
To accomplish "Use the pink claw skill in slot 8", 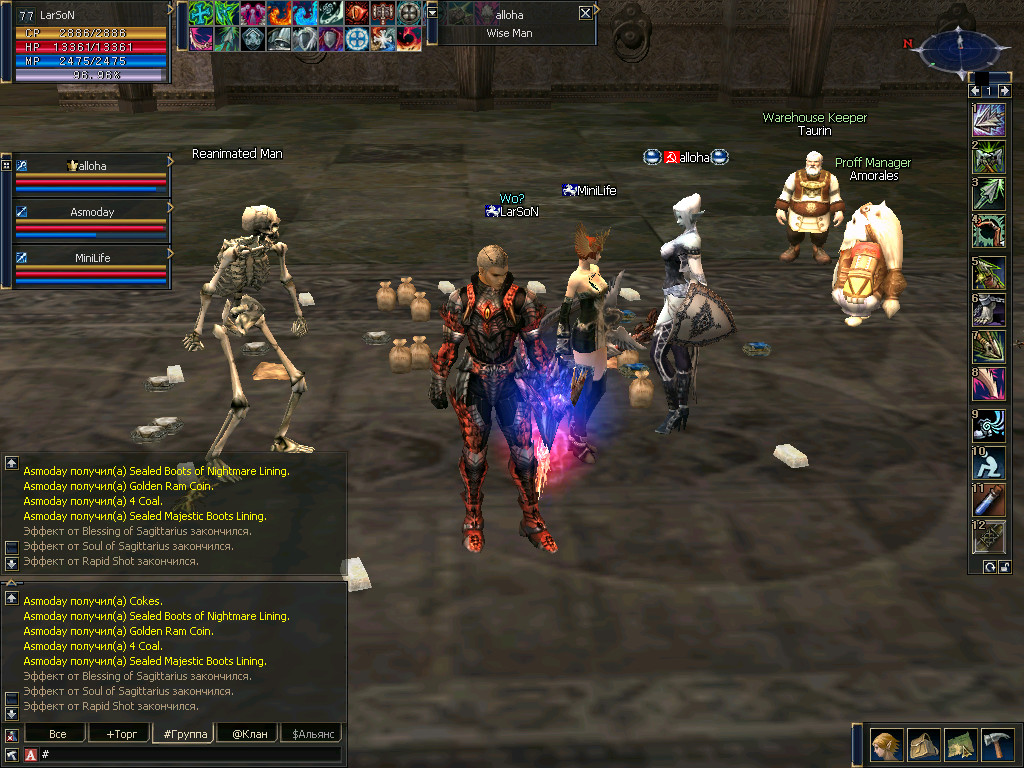I will coord(990,384).
